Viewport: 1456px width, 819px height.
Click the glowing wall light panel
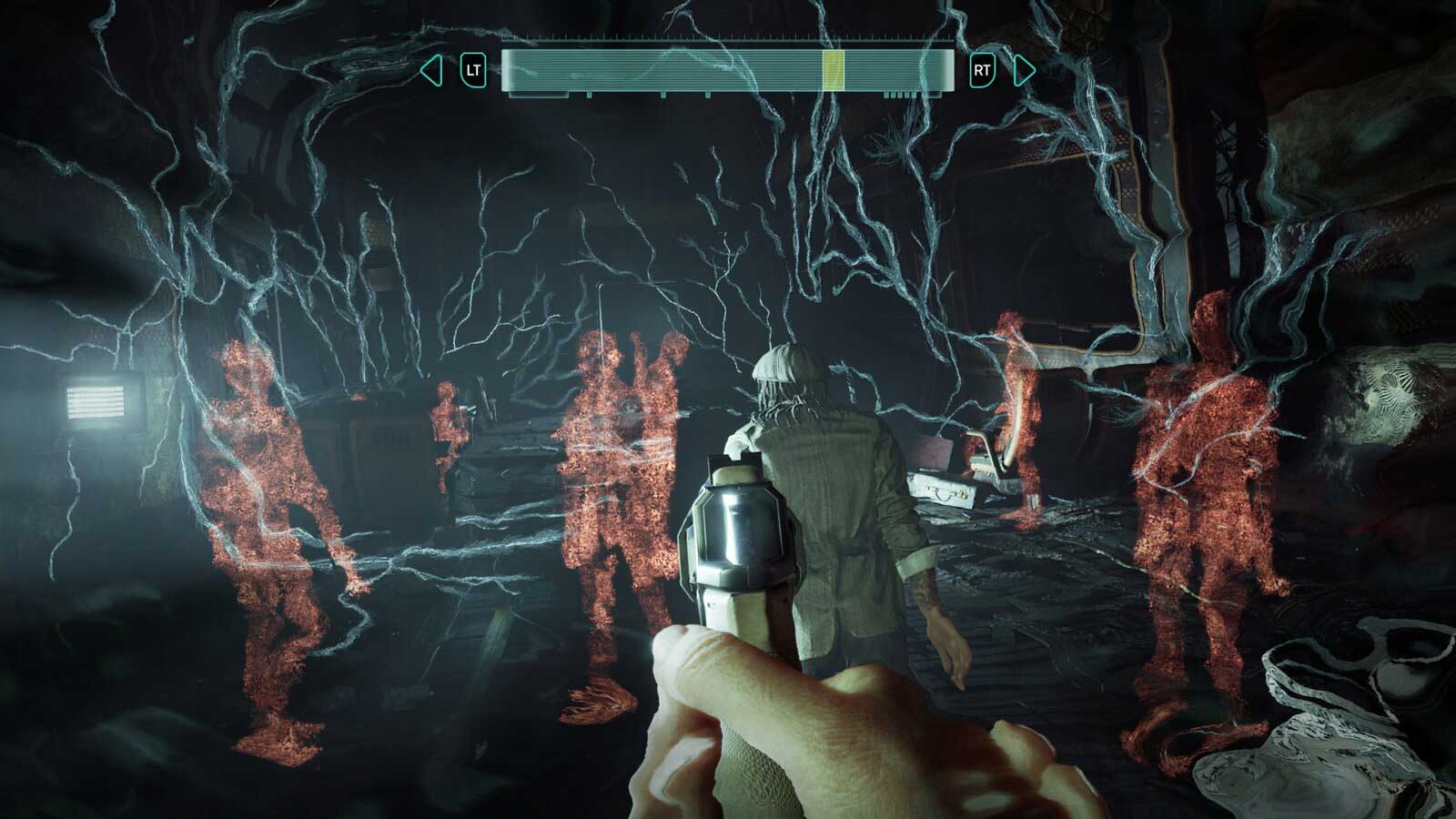point(96,400)
